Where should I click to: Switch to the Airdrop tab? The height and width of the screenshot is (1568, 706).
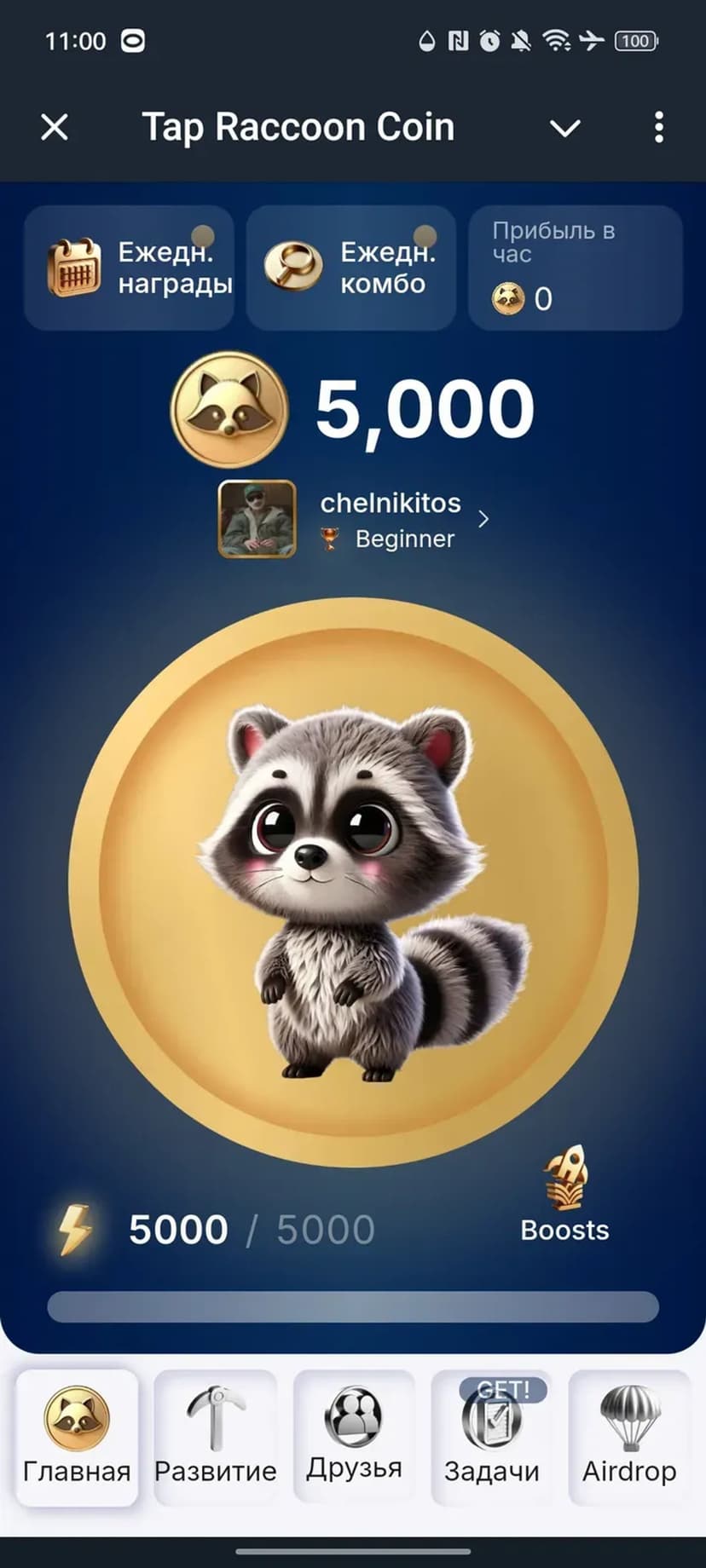point(629,1437)
